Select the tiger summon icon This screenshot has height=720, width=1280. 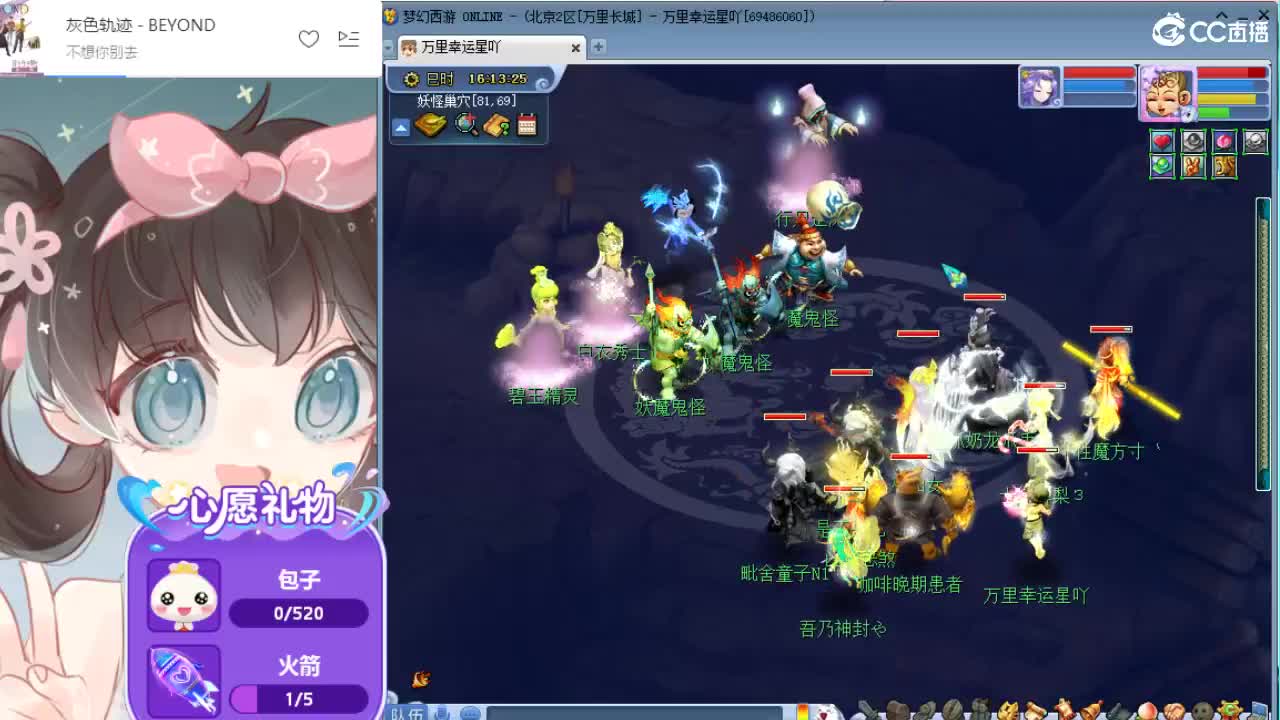pos(1224,166)
